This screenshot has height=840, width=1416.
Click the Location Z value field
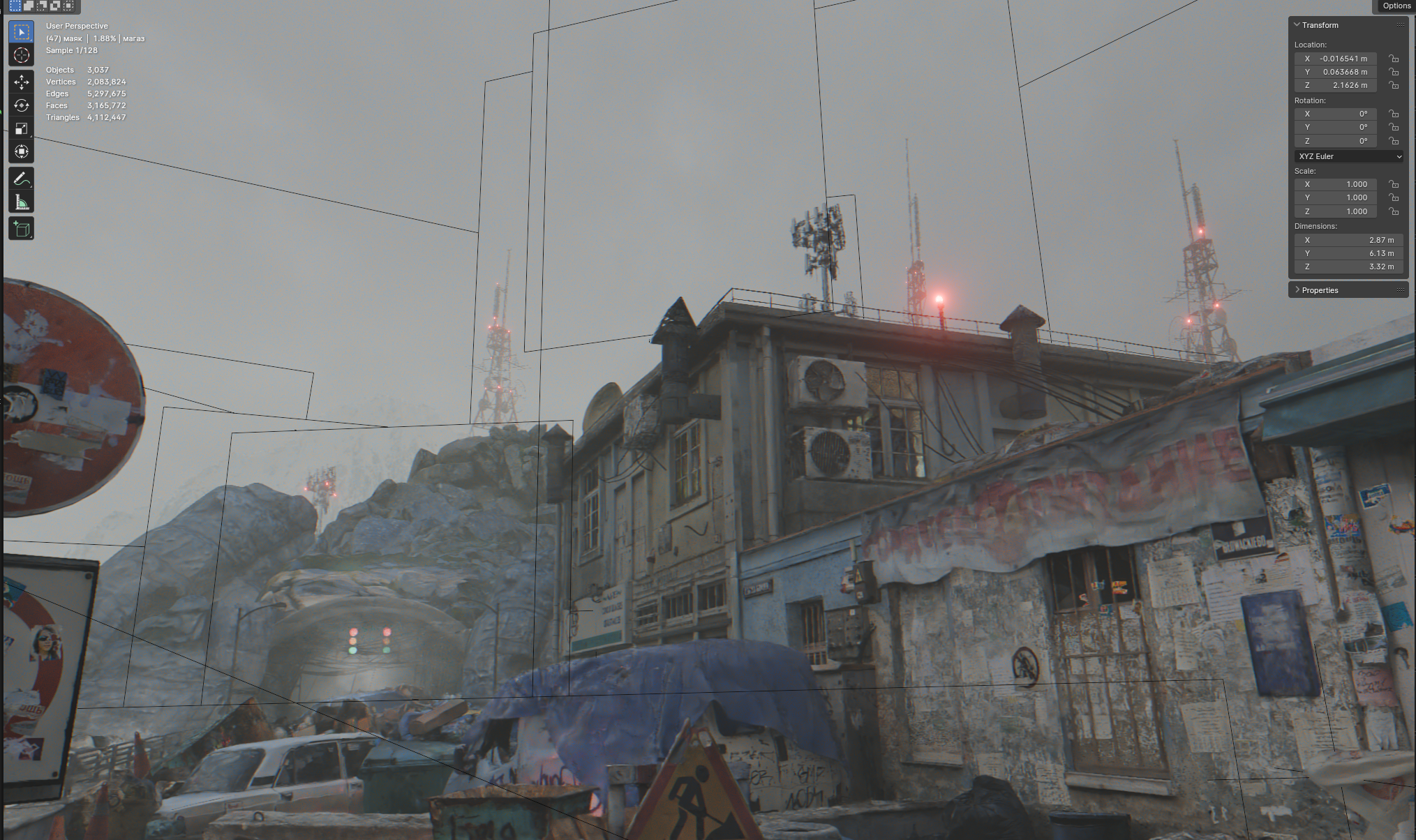(1339, 85)
